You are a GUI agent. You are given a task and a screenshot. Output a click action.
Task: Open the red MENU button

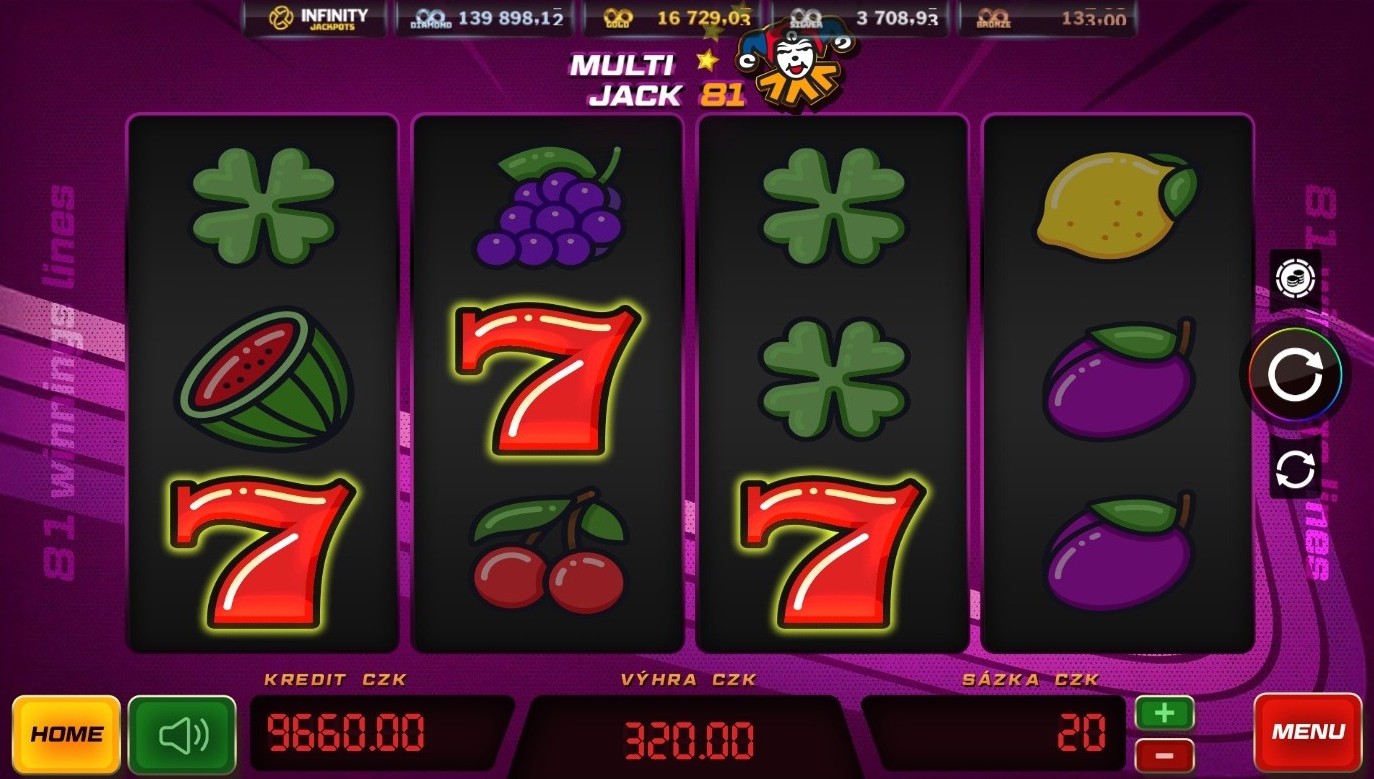coord(1307,732)
